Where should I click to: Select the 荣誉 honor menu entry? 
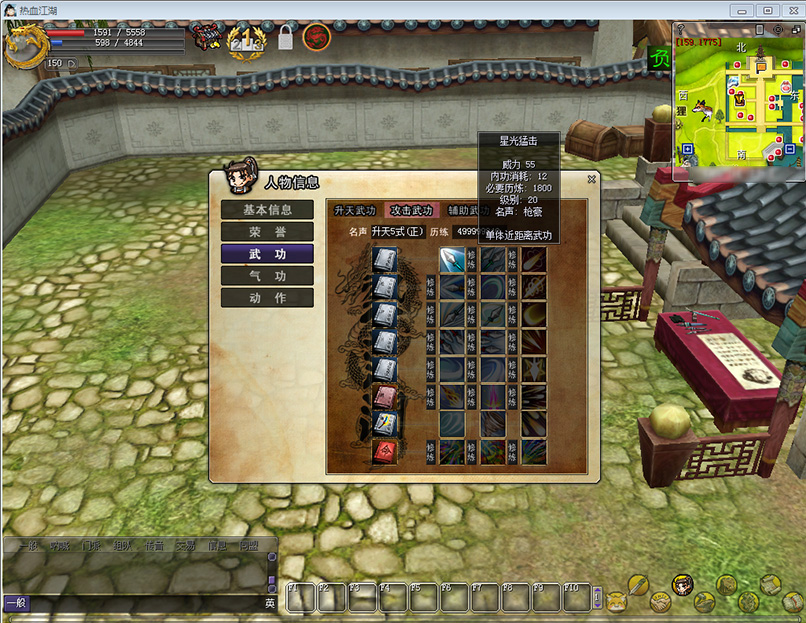267,232
